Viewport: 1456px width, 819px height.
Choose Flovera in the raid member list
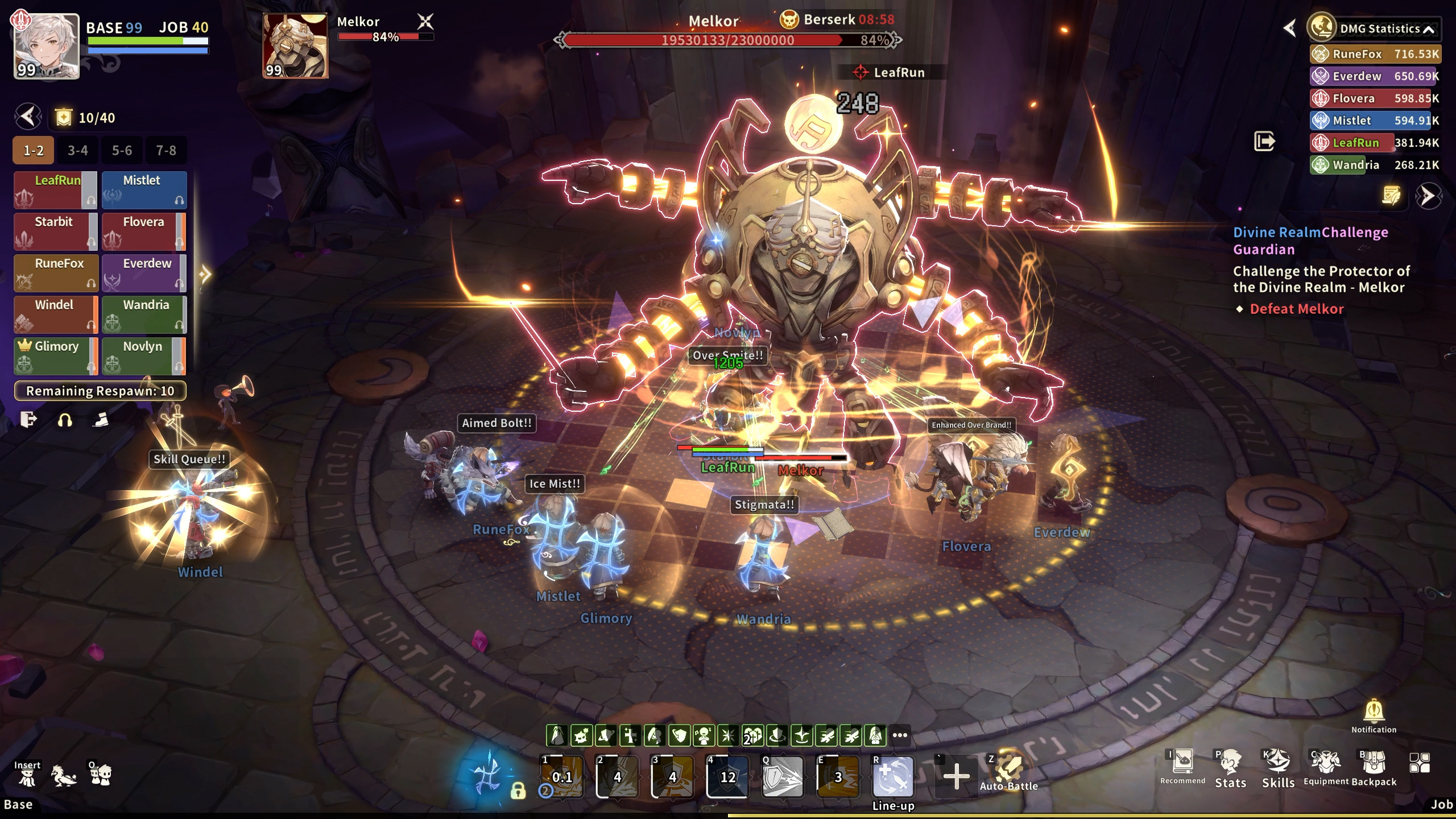click(144, 231)
